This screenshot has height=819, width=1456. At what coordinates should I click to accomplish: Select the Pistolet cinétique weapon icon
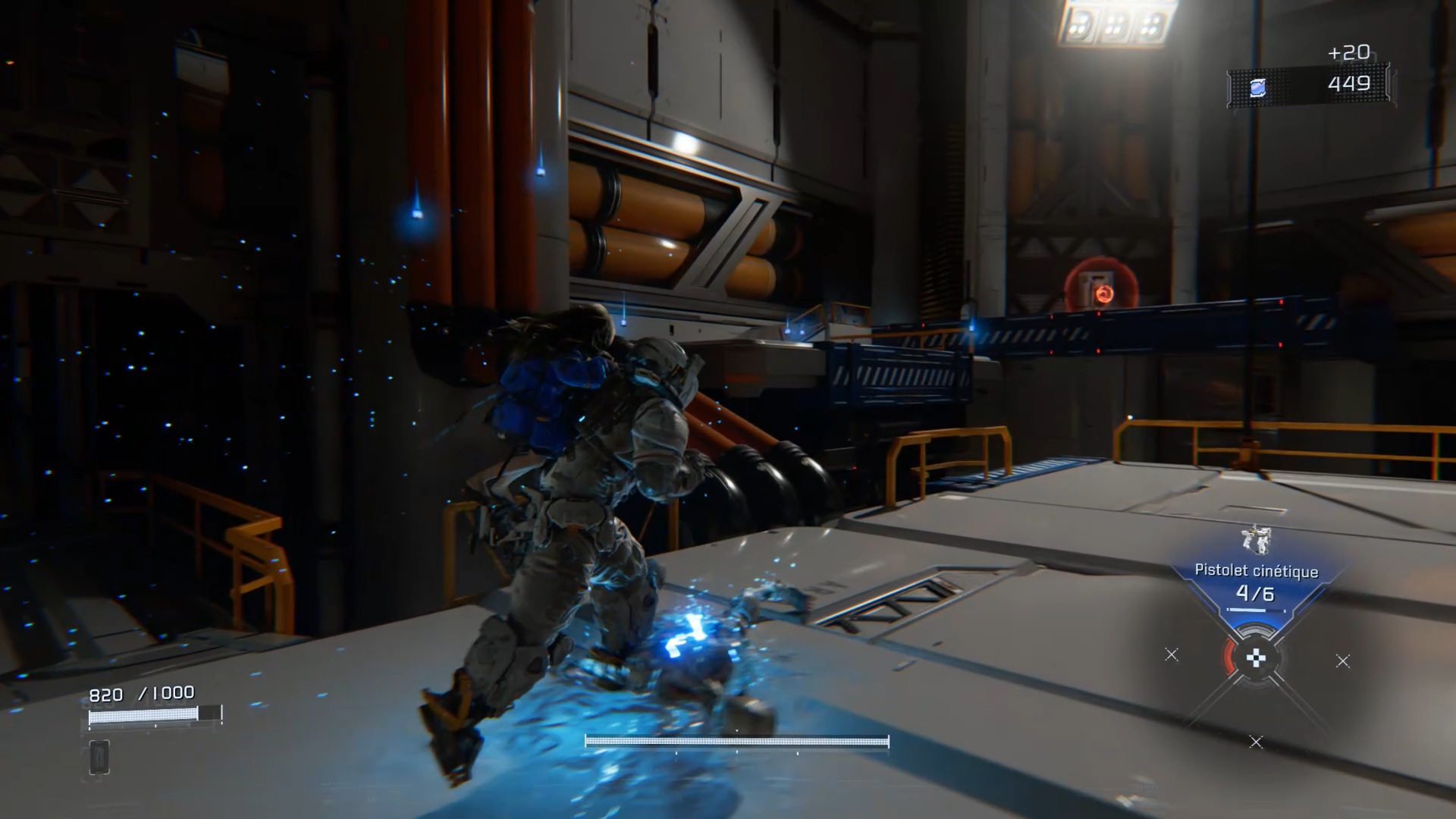(x=1256, y=539)
